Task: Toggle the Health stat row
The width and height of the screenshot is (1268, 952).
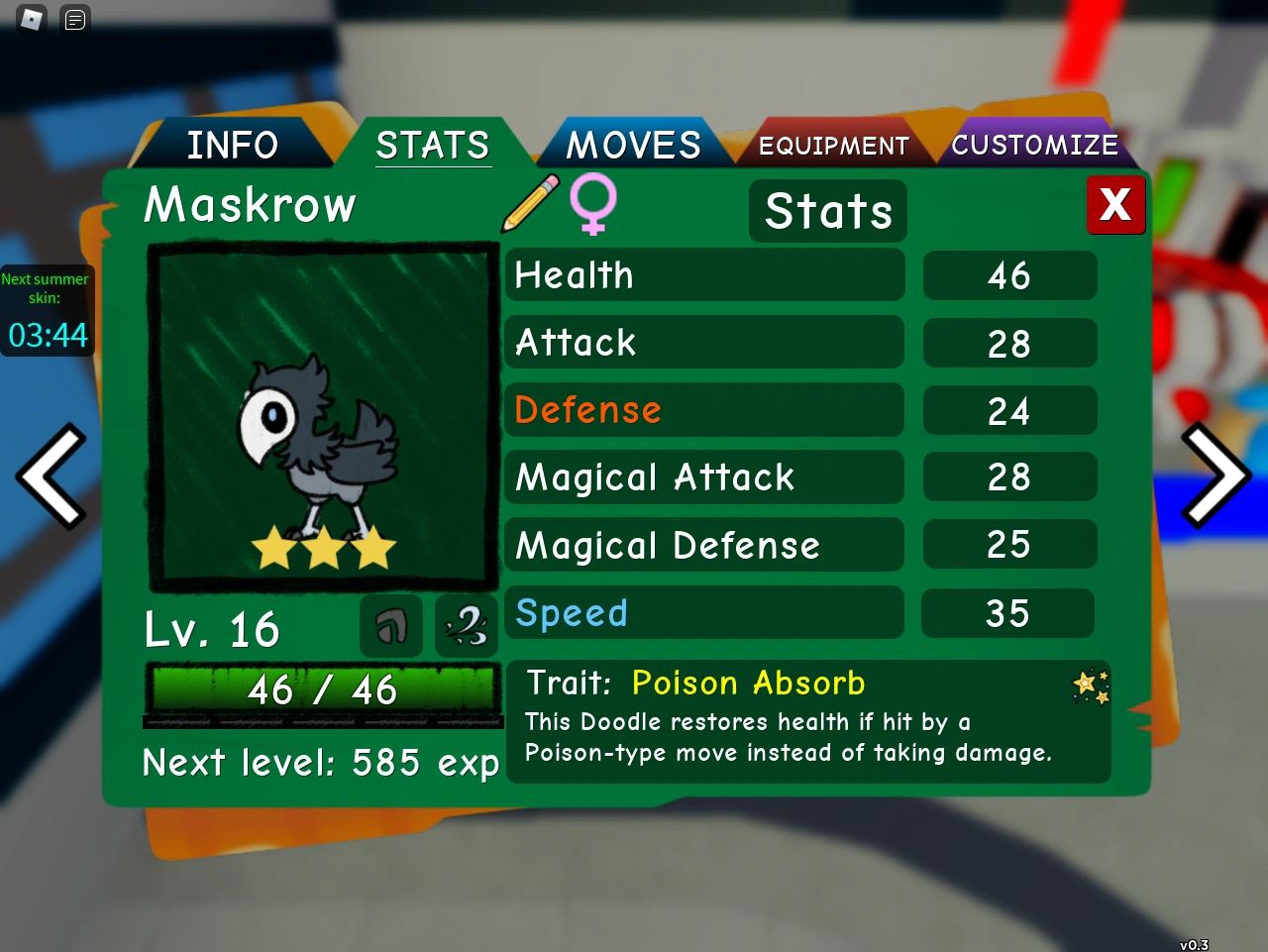Action: pos(704,275)
